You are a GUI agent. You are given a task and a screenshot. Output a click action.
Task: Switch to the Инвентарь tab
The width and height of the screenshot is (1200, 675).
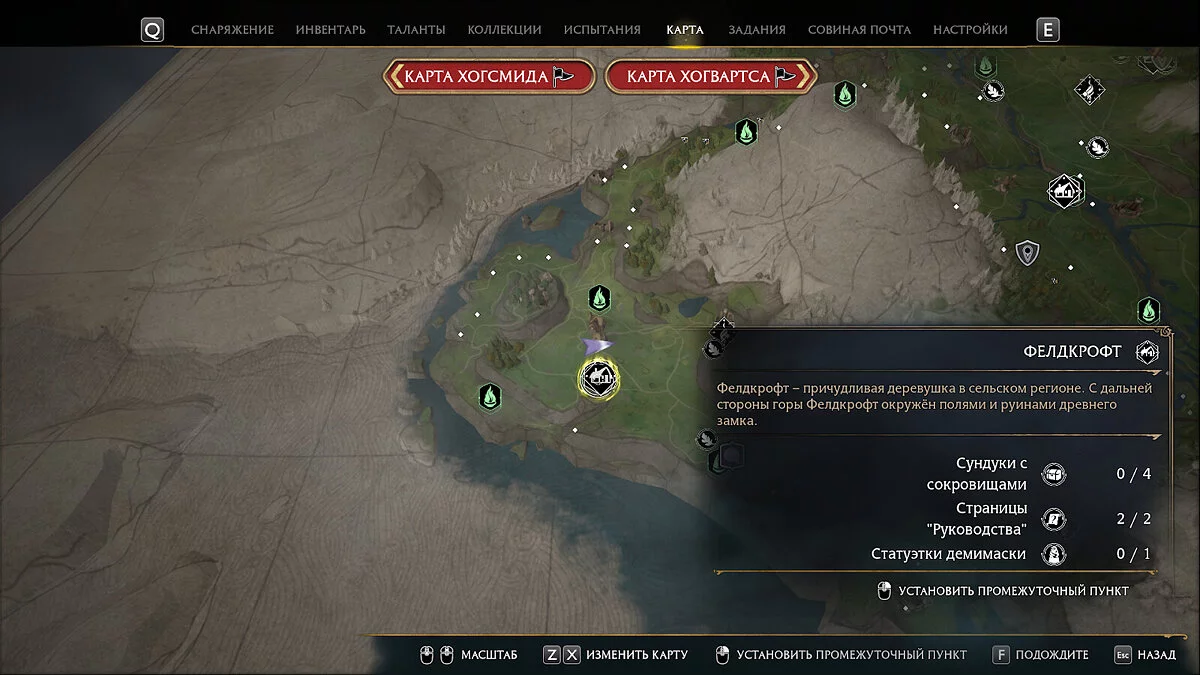[330, 30]
